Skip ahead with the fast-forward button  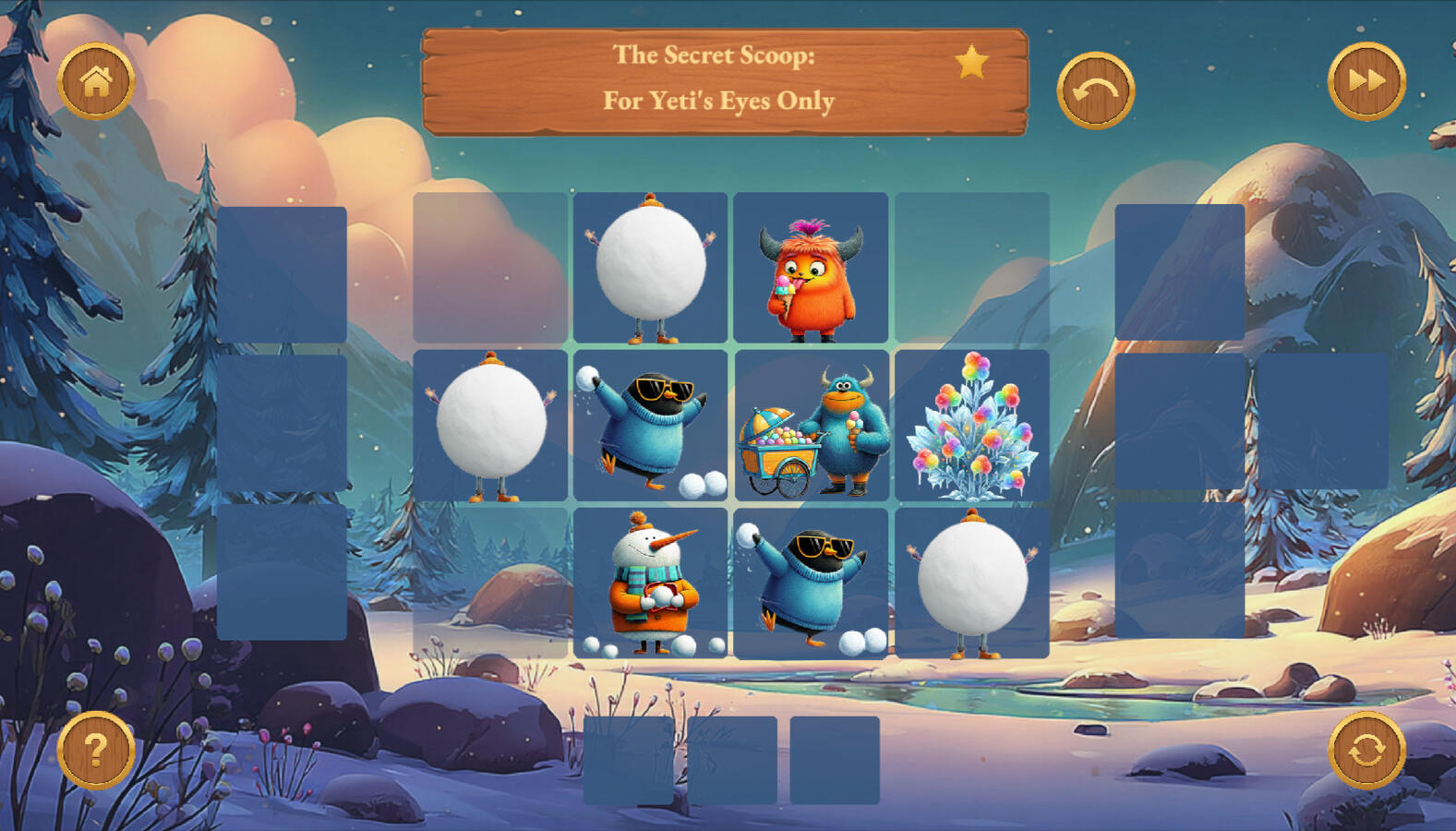1366,82
